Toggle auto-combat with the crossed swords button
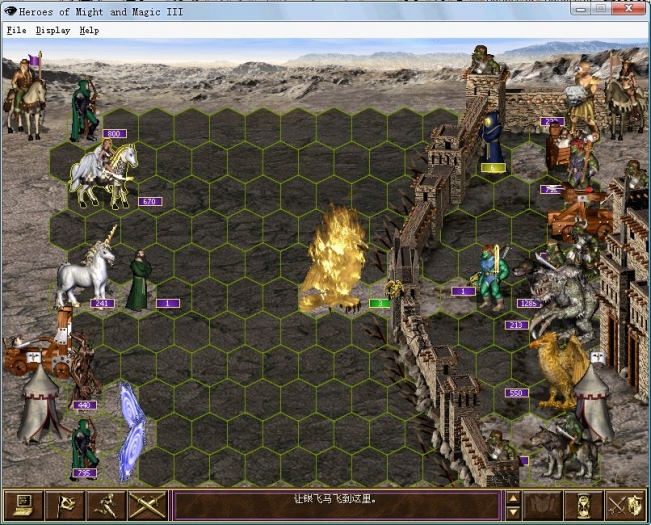 pyautogui.click(x=147, y=505)
